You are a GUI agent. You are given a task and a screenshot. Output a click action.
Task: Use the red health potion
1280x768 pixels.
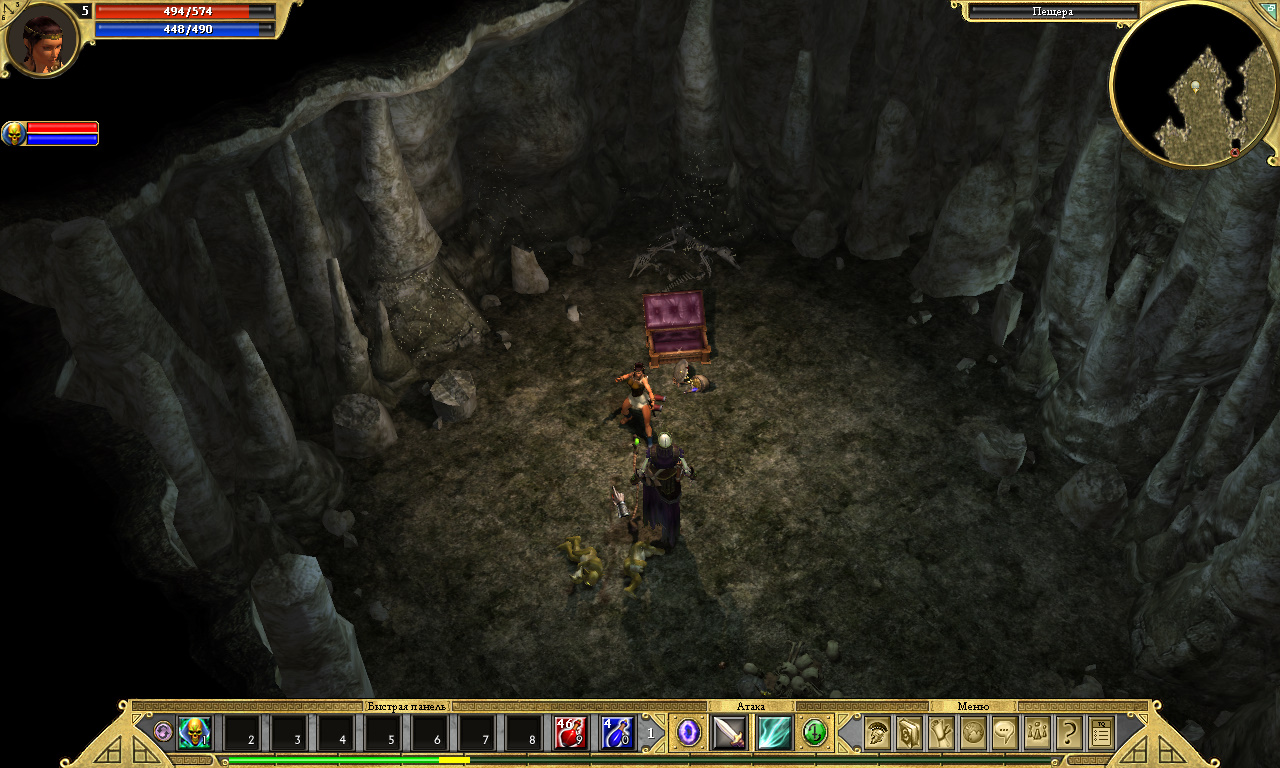pos(571,733)
